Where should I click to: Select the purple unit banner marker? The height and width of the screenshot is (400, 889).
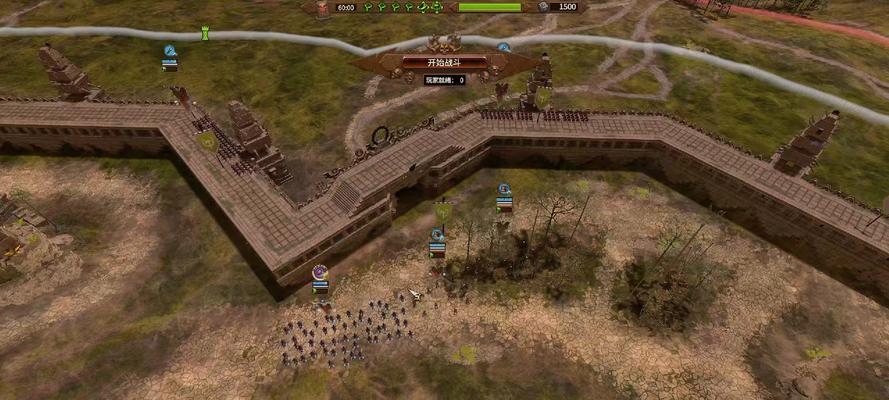point(320,272)
